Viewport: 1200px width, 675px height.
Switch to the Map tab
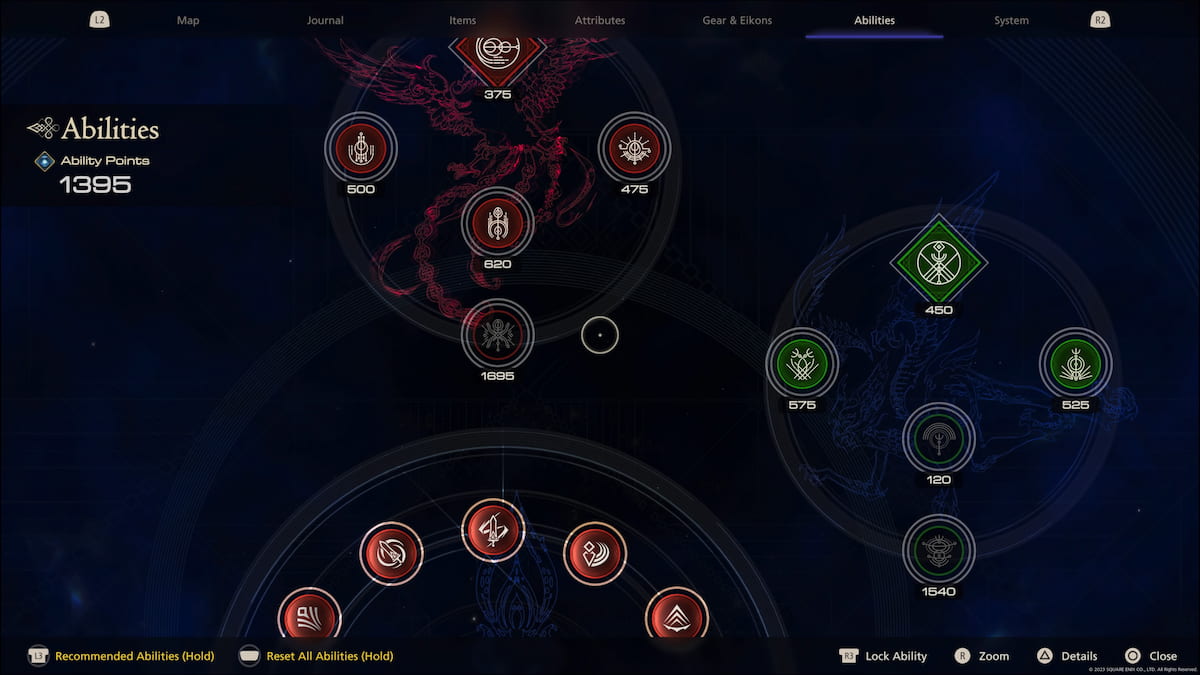point(188,20)
